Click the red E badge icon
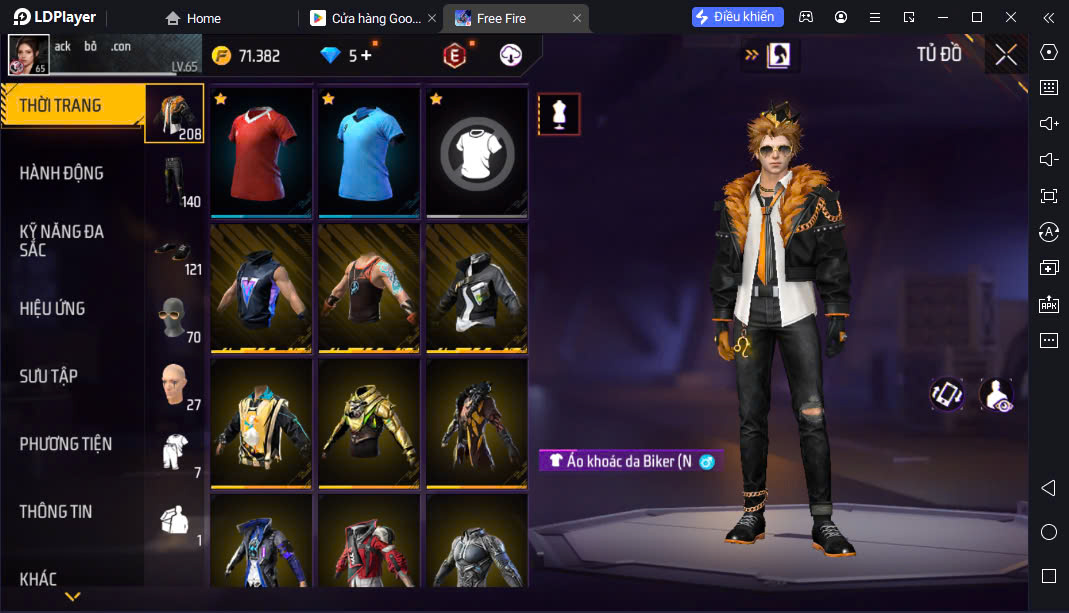1069x613 pixels. pyautogui.click(x=455, y=56)
